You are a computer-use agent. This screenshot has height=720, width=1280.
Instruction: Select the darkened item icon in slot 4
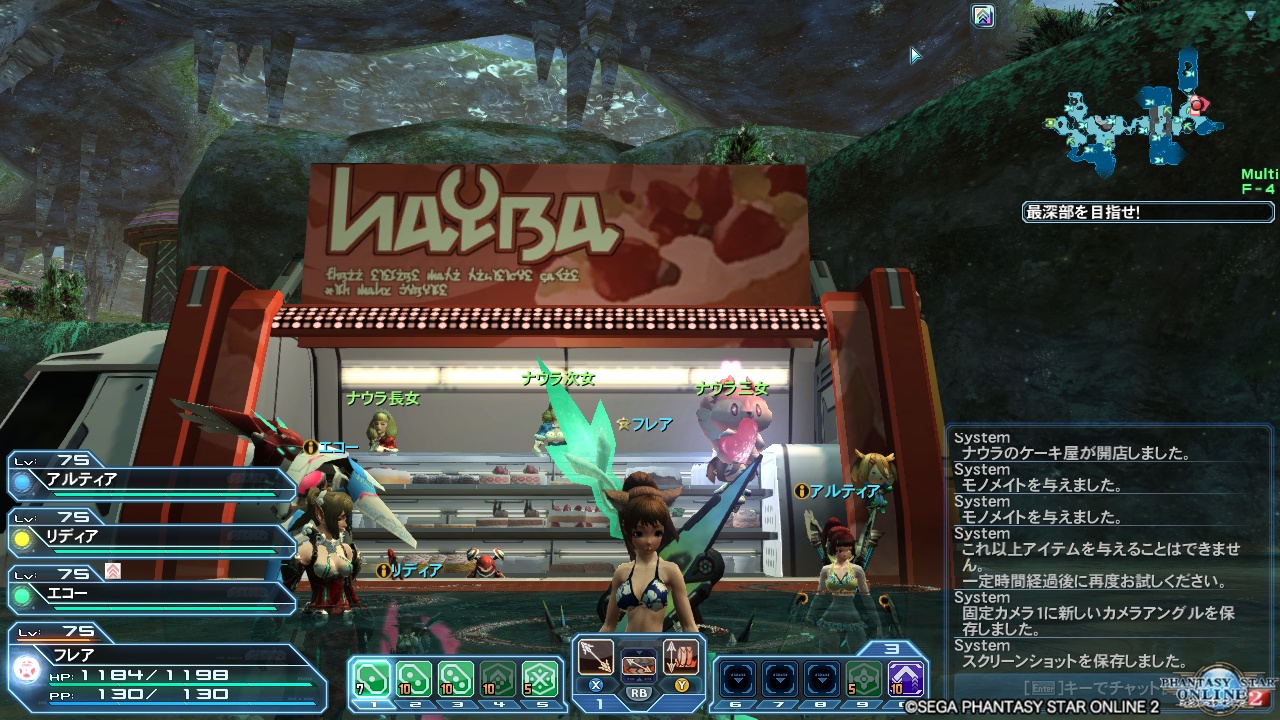(498, 678)
